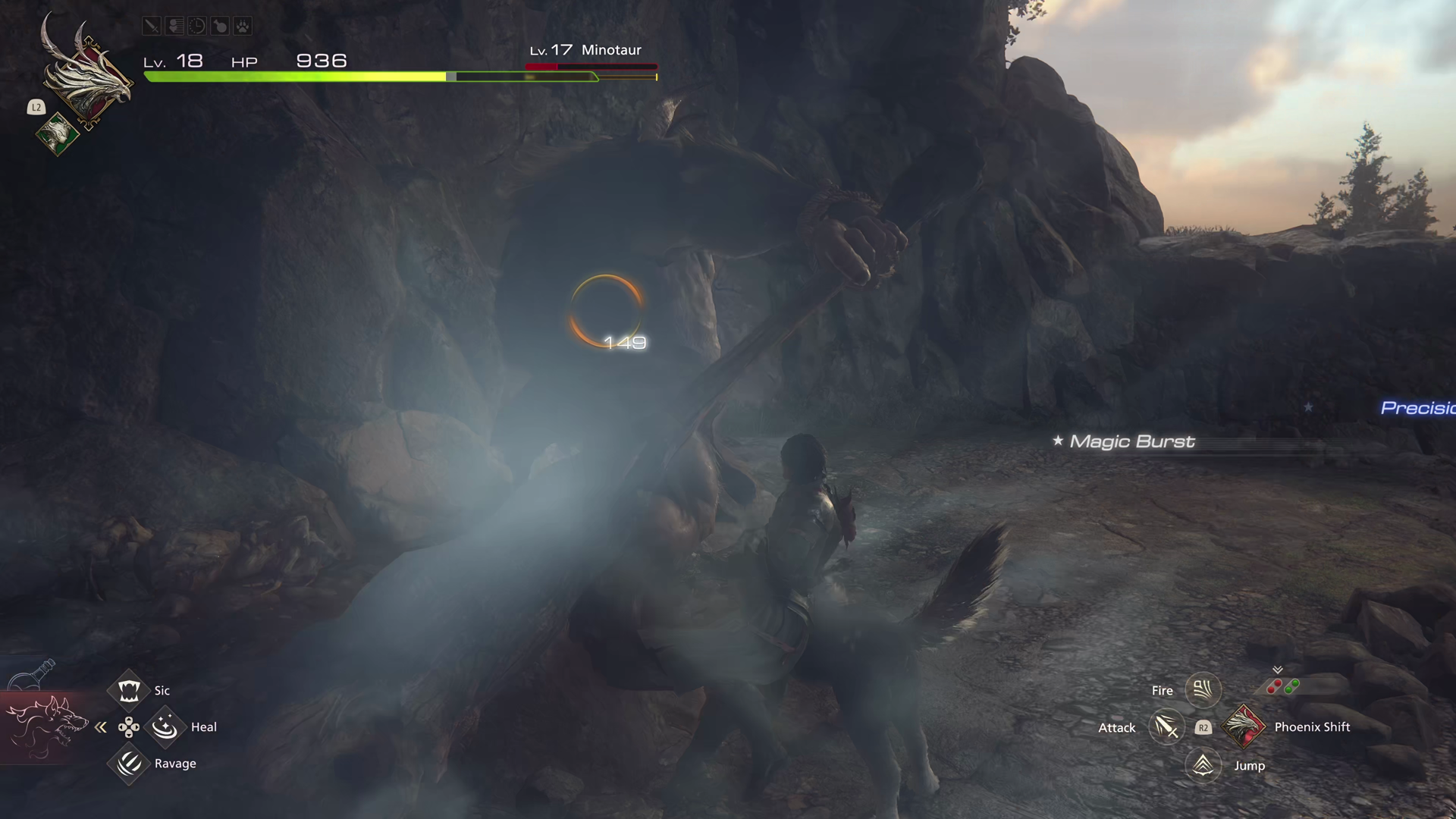This screenshot has height=819, width=1456.
Task: Use Torgal's Heal command
Action: pos(165,727)
